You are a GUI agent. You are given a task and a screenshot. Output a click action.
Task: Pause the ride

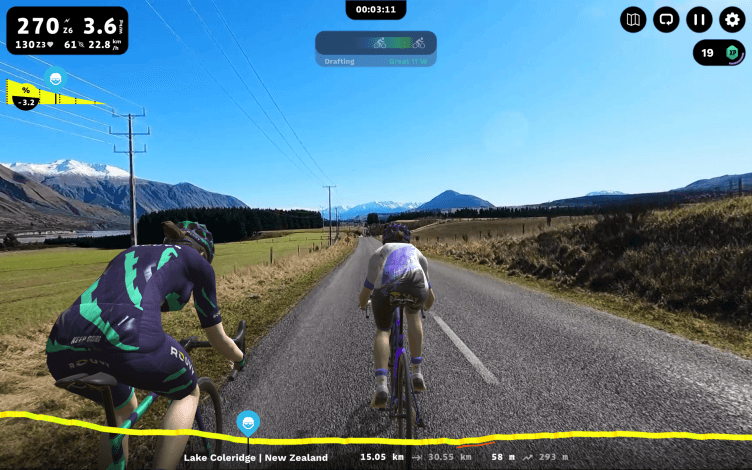tap(699, 19)
